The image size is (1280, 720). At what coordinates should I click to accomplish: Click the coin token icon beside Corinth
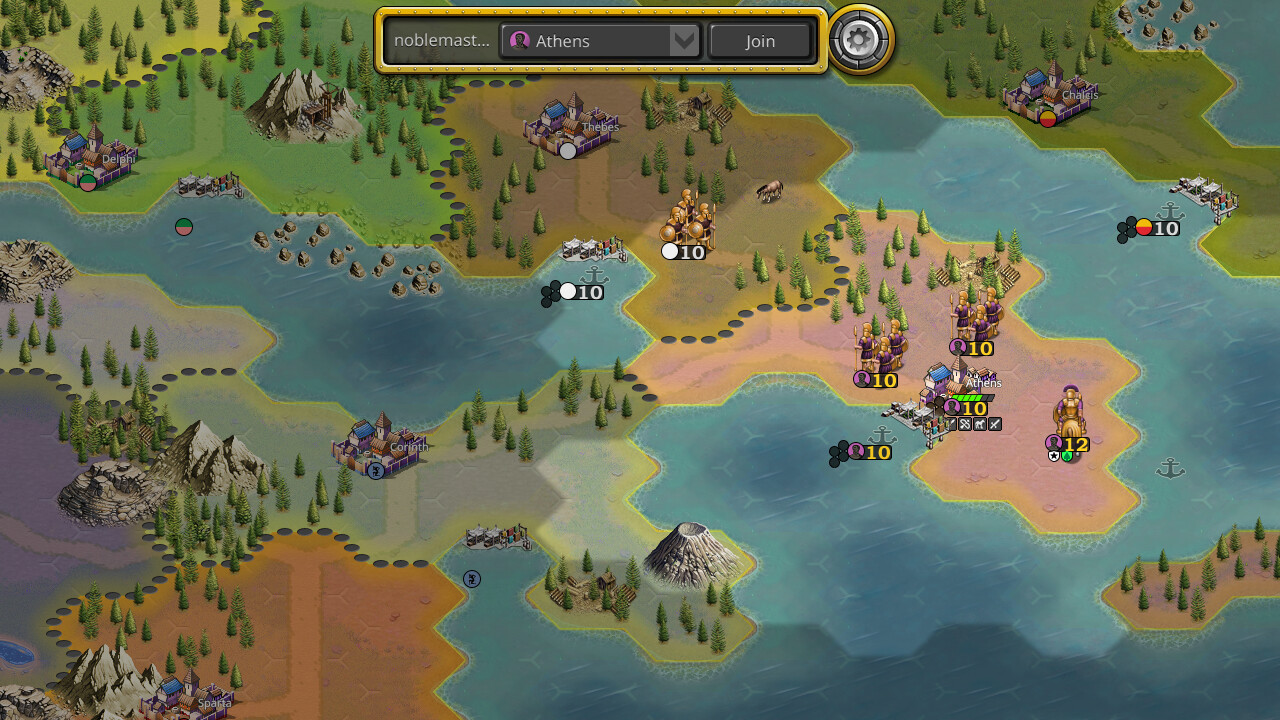point(375,471)
